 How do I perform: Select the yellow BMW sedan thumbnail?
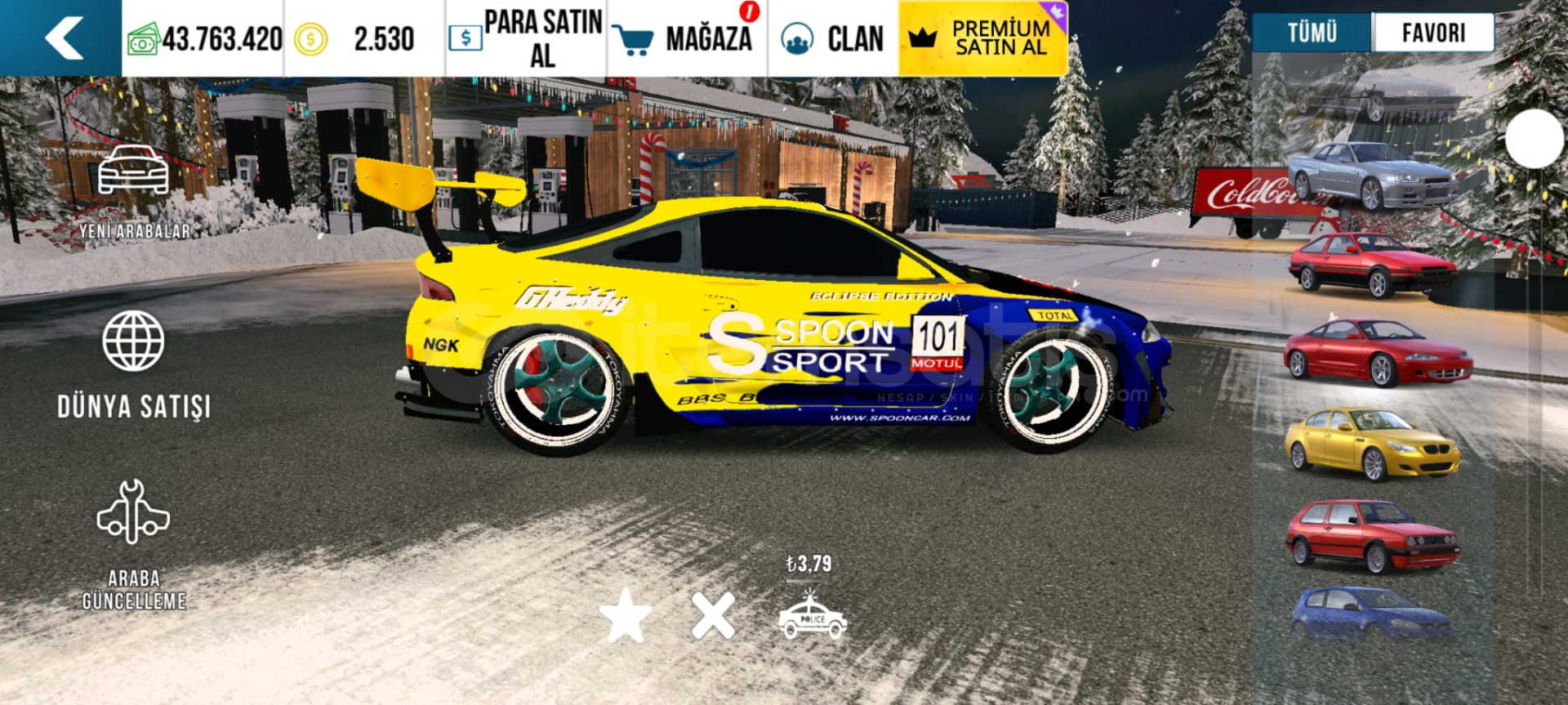pos(1372,443)
